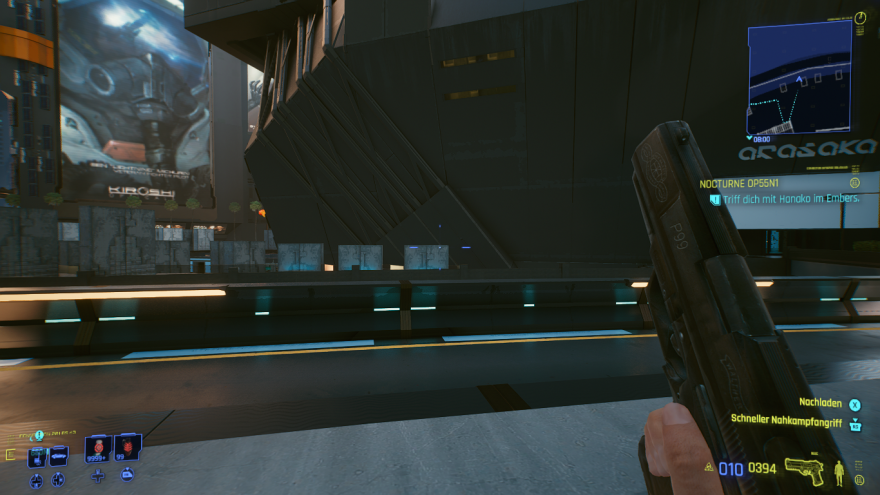Select the Nocturne OP55N1 quest tracker
This screenshot has height=495, width=880.
[739, 184]
